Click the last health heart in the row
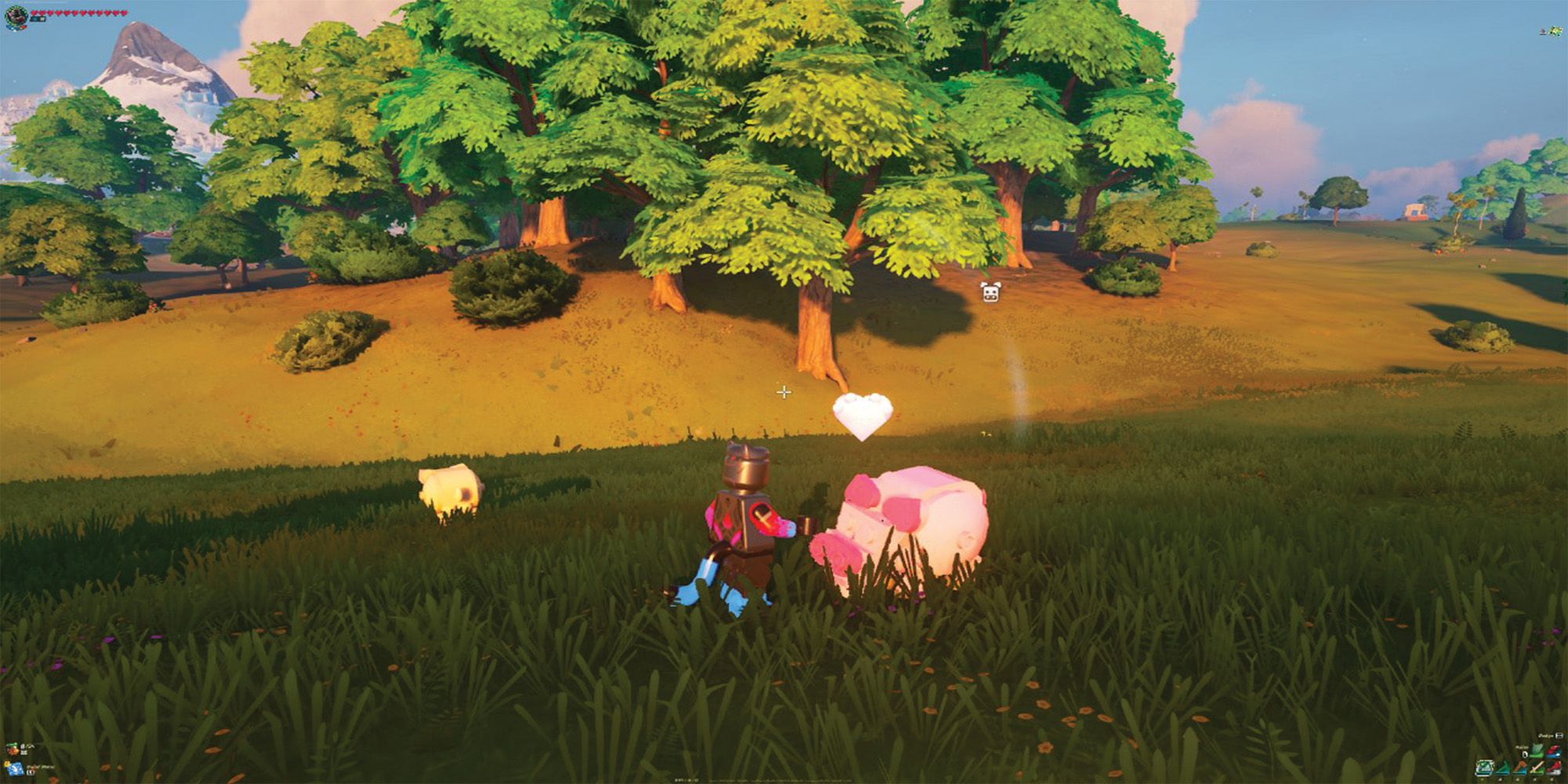Image resolution: width=1568 pixels, height=784 pixels. click(124, 13)
